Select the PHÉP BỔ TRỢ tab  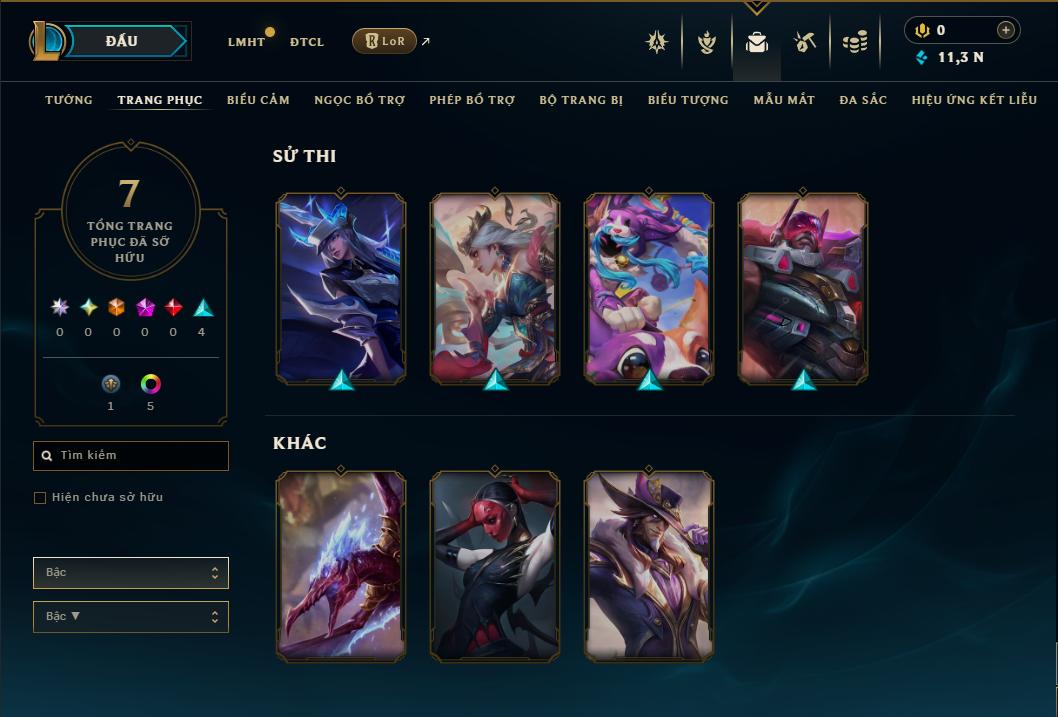click(472, 100)
